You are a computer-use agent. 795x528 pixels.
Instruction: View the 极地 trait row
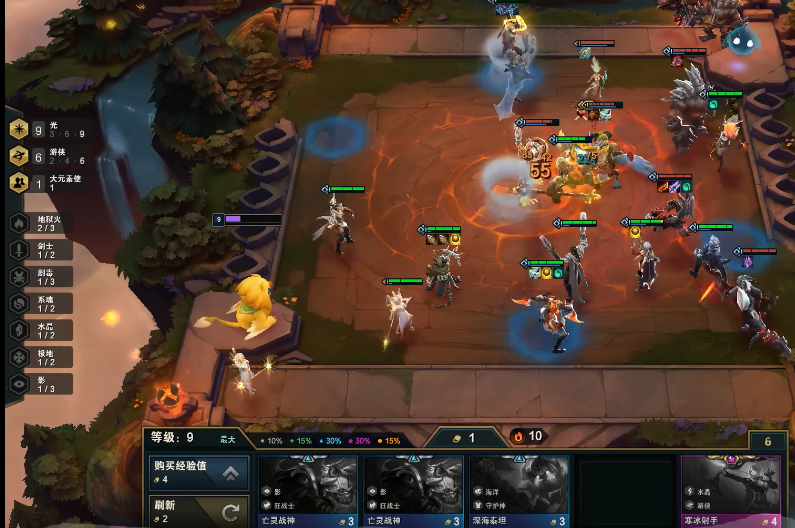tap(38, 357)
